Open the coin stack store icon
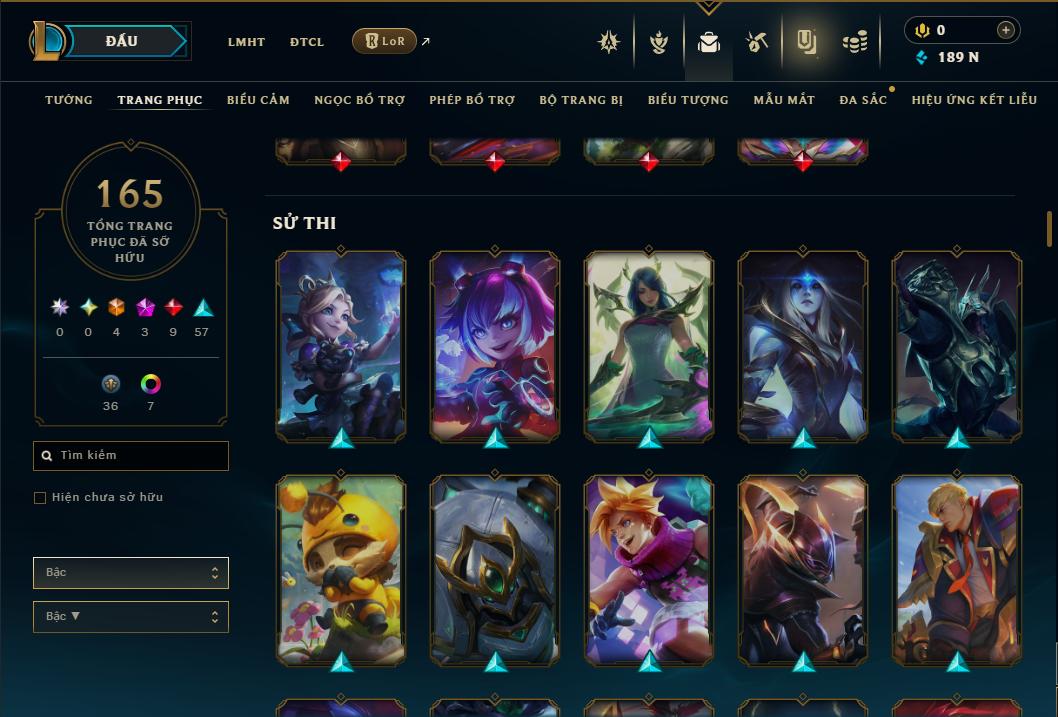Viewport: 1058px width, 717px height. tap(854, 42)
